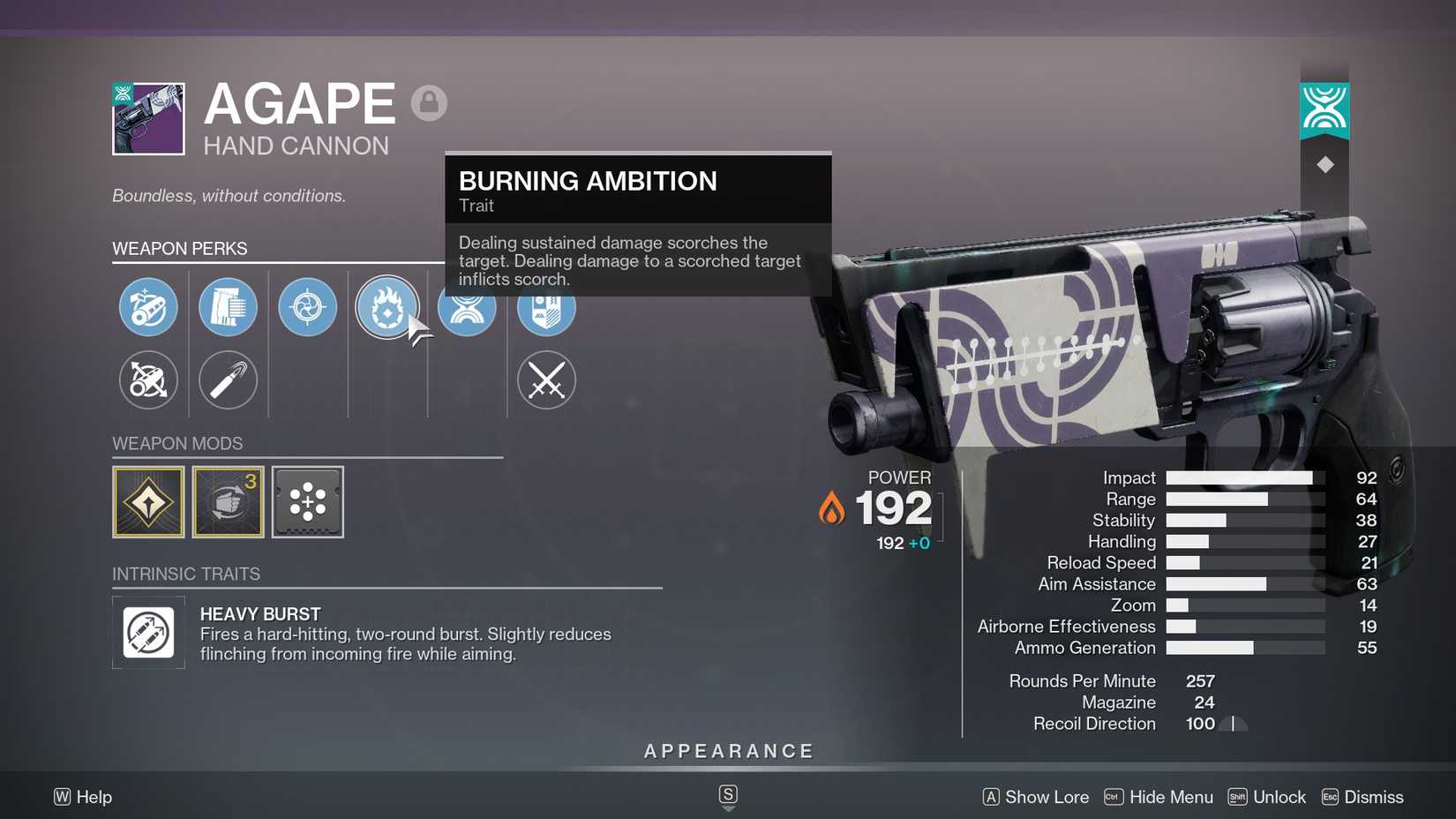Select the Burning Ambition flame trait perk

[387, 307]
